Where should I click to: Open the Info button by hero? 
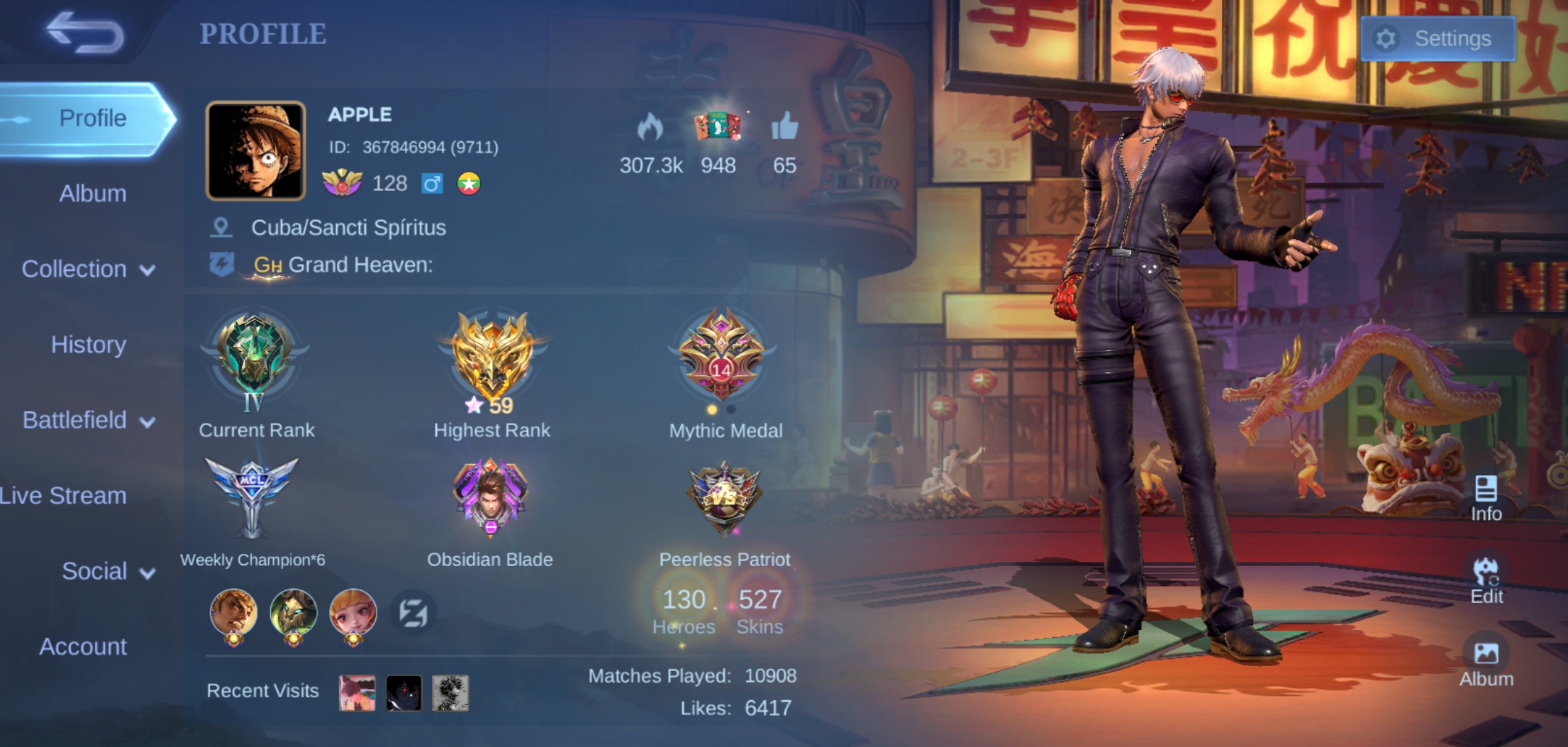[x=1486, y=498]
